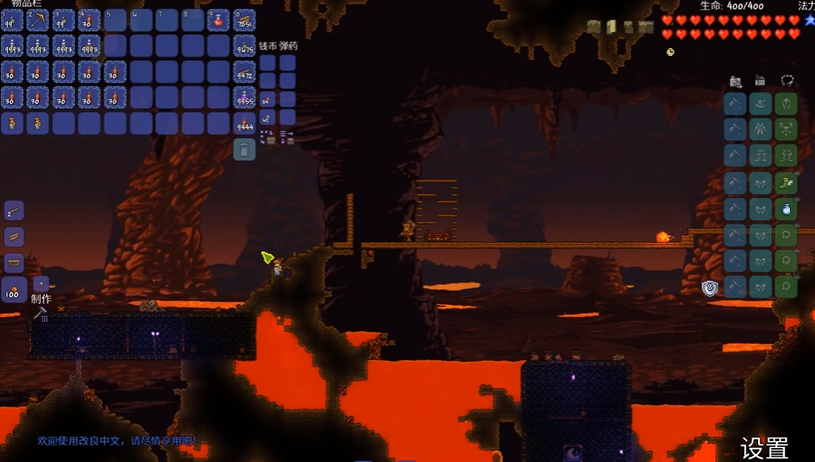
Task: Select the pickaxe in hotbar slot 2
Action: click(38, 20)
